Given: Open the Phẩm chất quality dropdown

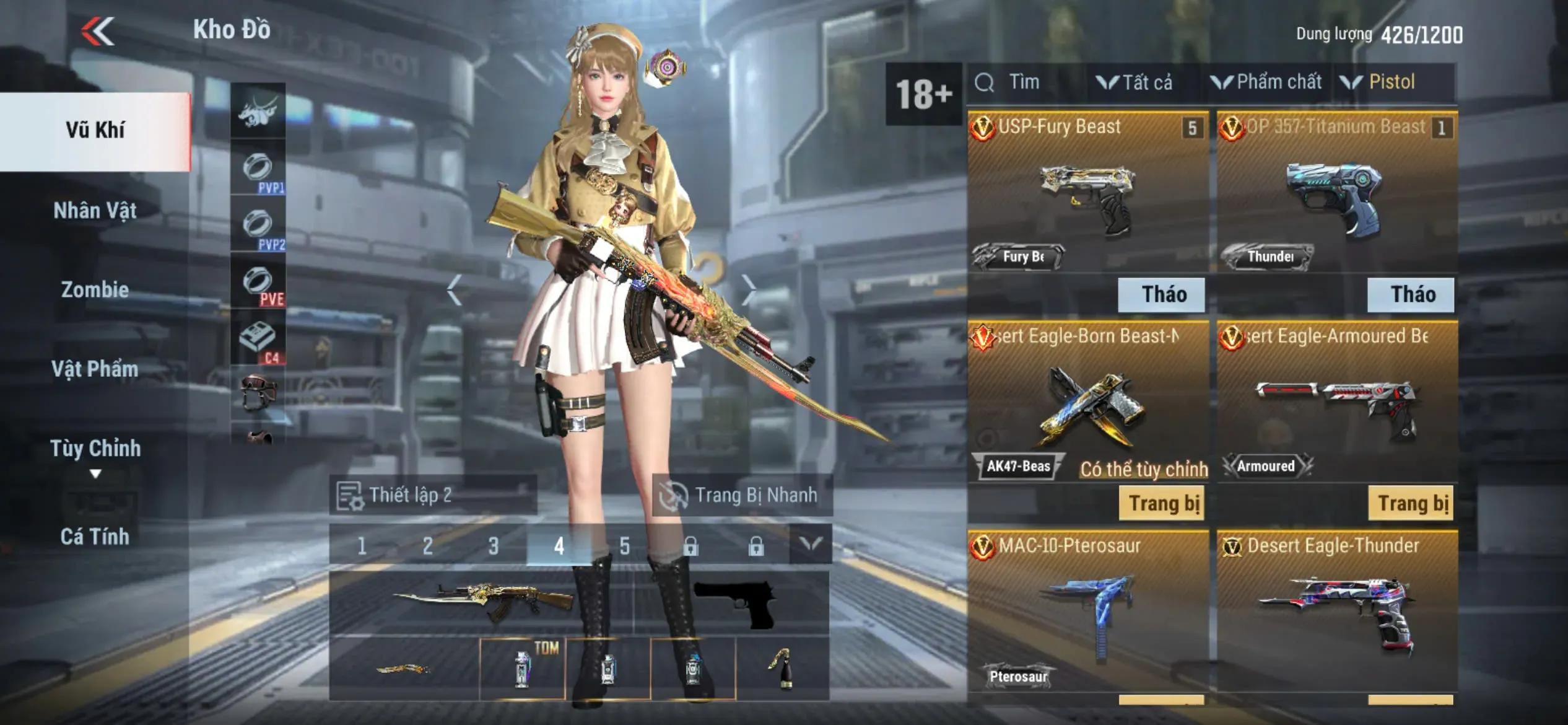Looking at the screenshot, I should pyautogui.click(x=1267, y=82).
